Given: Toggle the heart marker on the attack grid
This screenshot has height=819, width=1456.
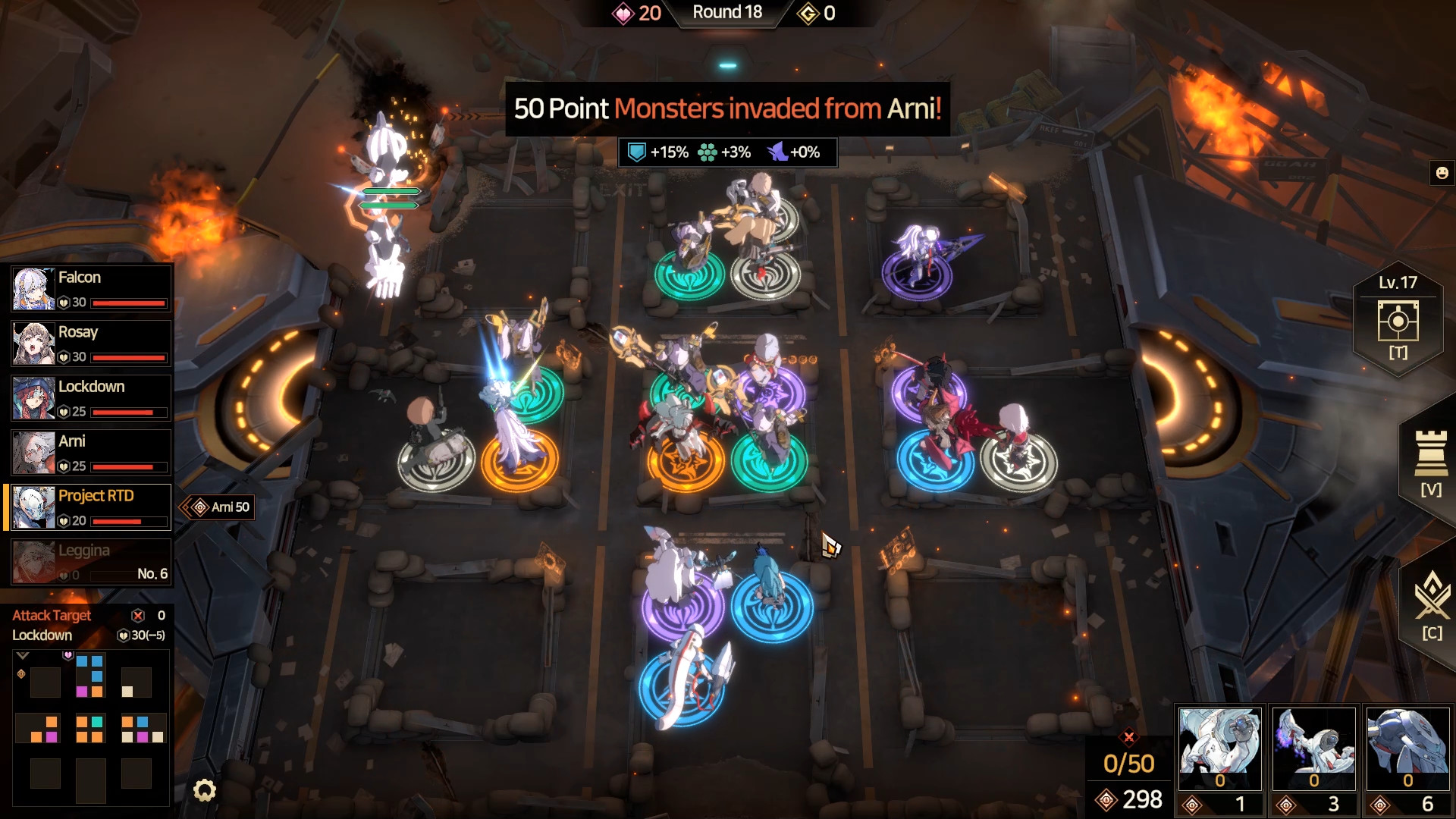Looking at the screenshot, I should [67, 655].
